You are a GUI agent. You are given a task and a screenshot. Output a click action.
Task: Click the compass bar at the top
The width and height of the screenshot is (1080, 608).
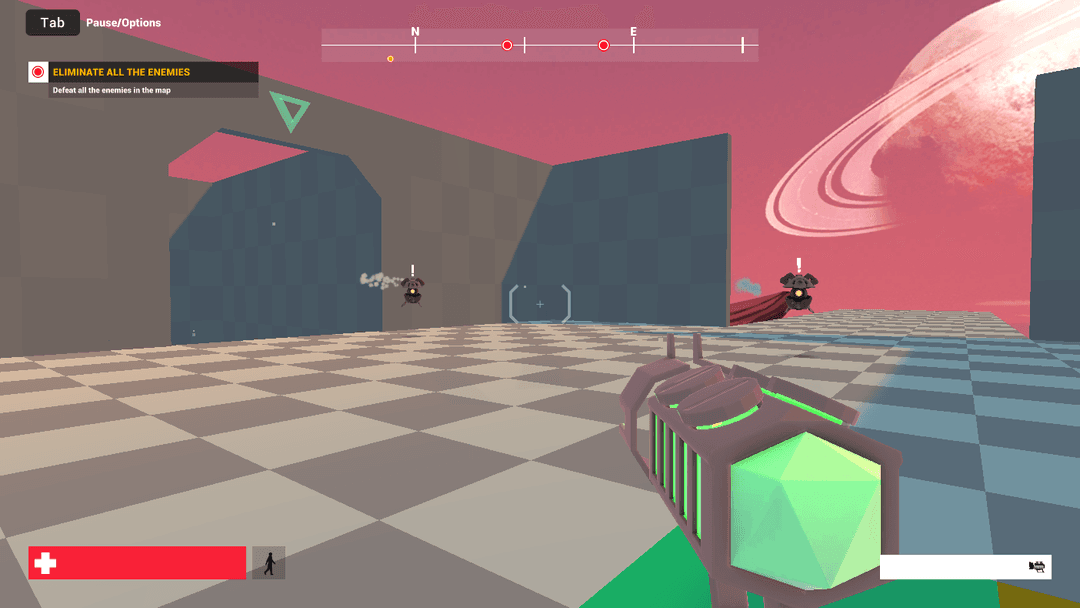click(x=539, y=45)
